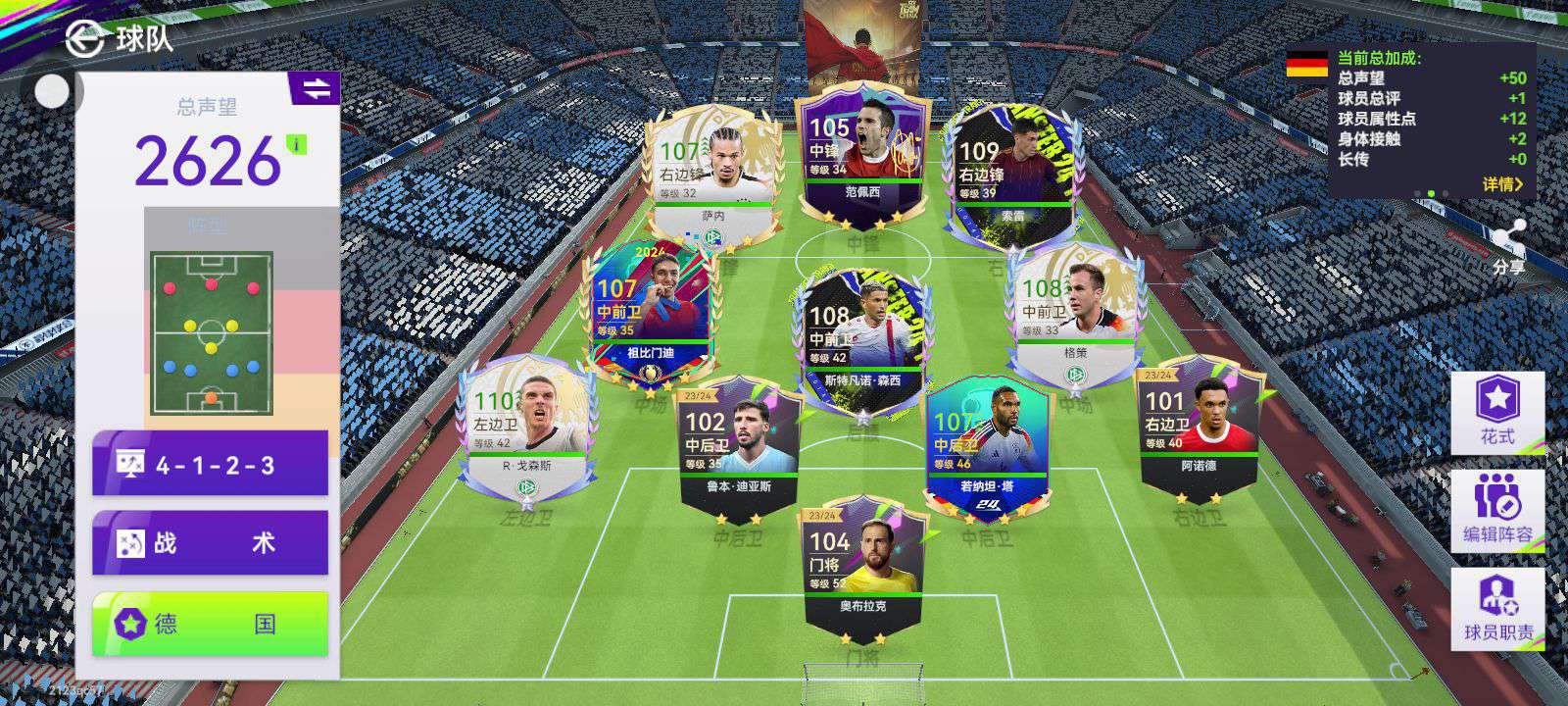Screen dimensions: 1568x706
Task: Choose the 鲁本·迪亚斯 centre-back card
Action: coord(739,446)
